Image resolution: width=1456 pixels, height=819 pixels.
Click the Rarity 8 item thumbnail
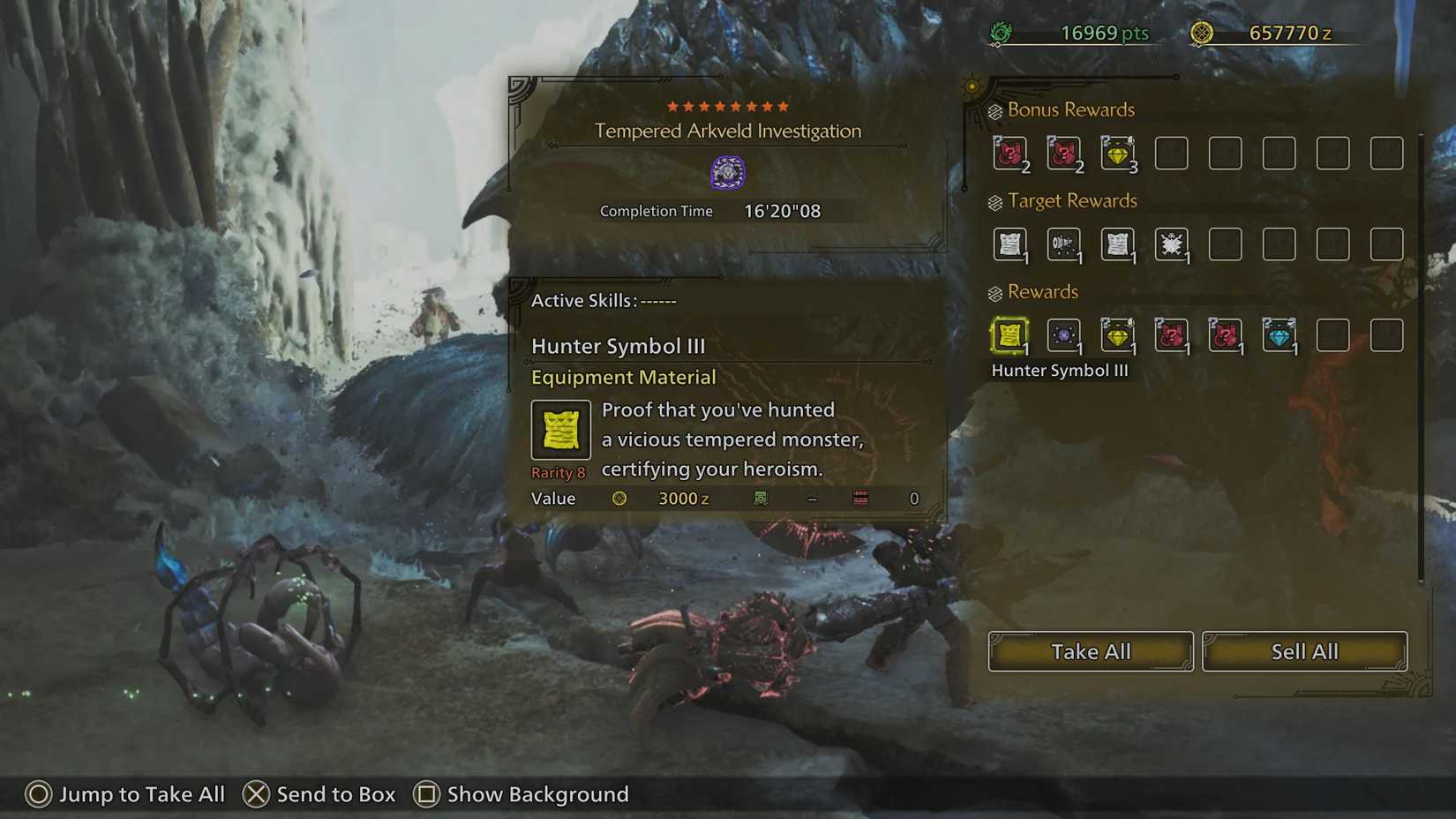click(560, 431)
